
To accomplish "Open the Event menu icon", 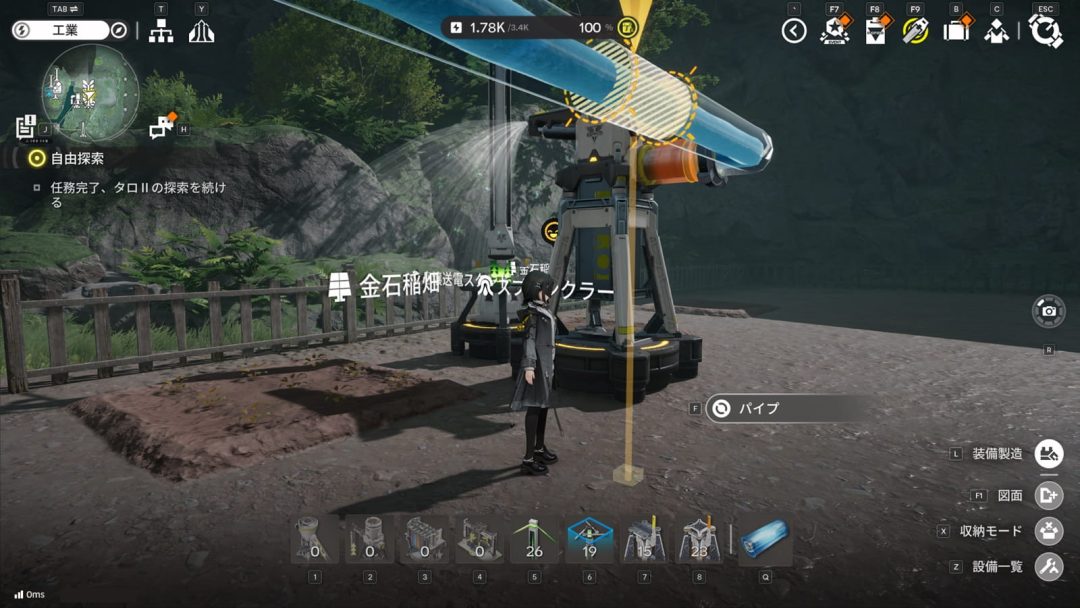I will [833, 31].
